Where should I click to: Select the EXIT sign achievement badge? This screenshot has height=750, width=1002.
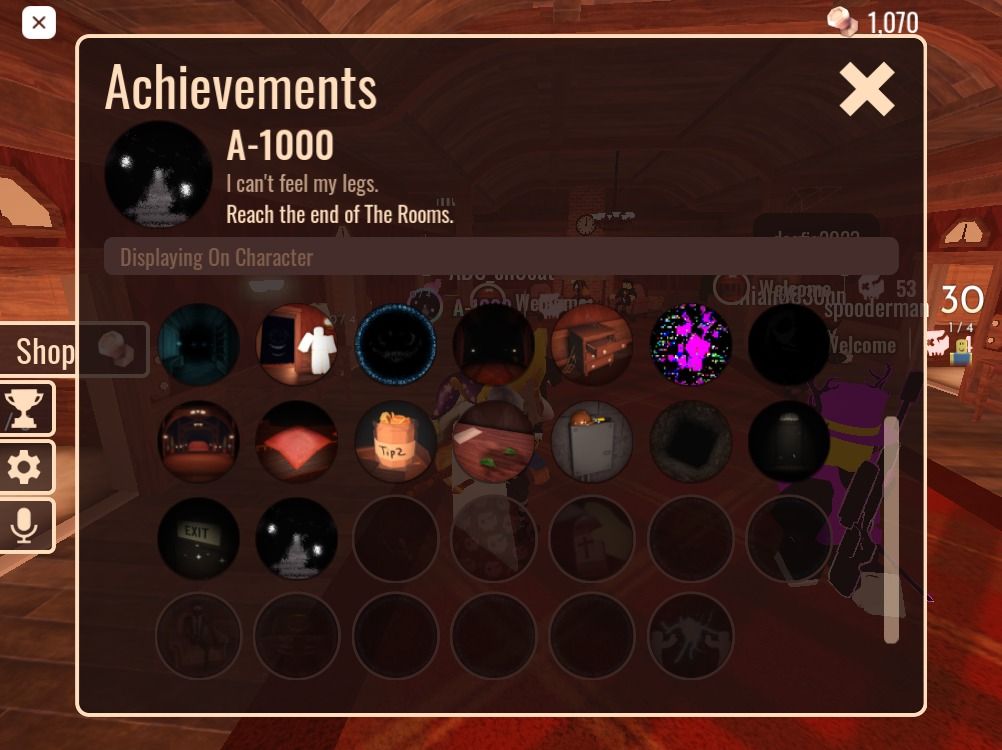tap(198, 539)
